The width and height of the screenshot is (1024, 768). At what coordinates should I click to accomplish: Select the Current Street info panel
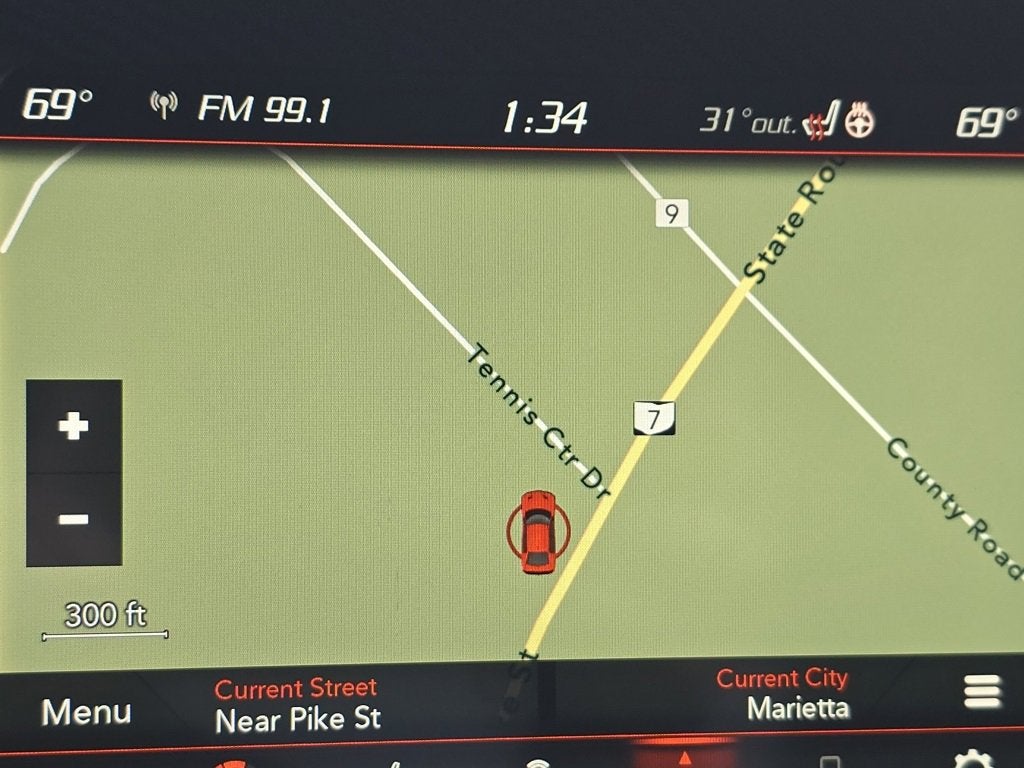coord(297,704)
